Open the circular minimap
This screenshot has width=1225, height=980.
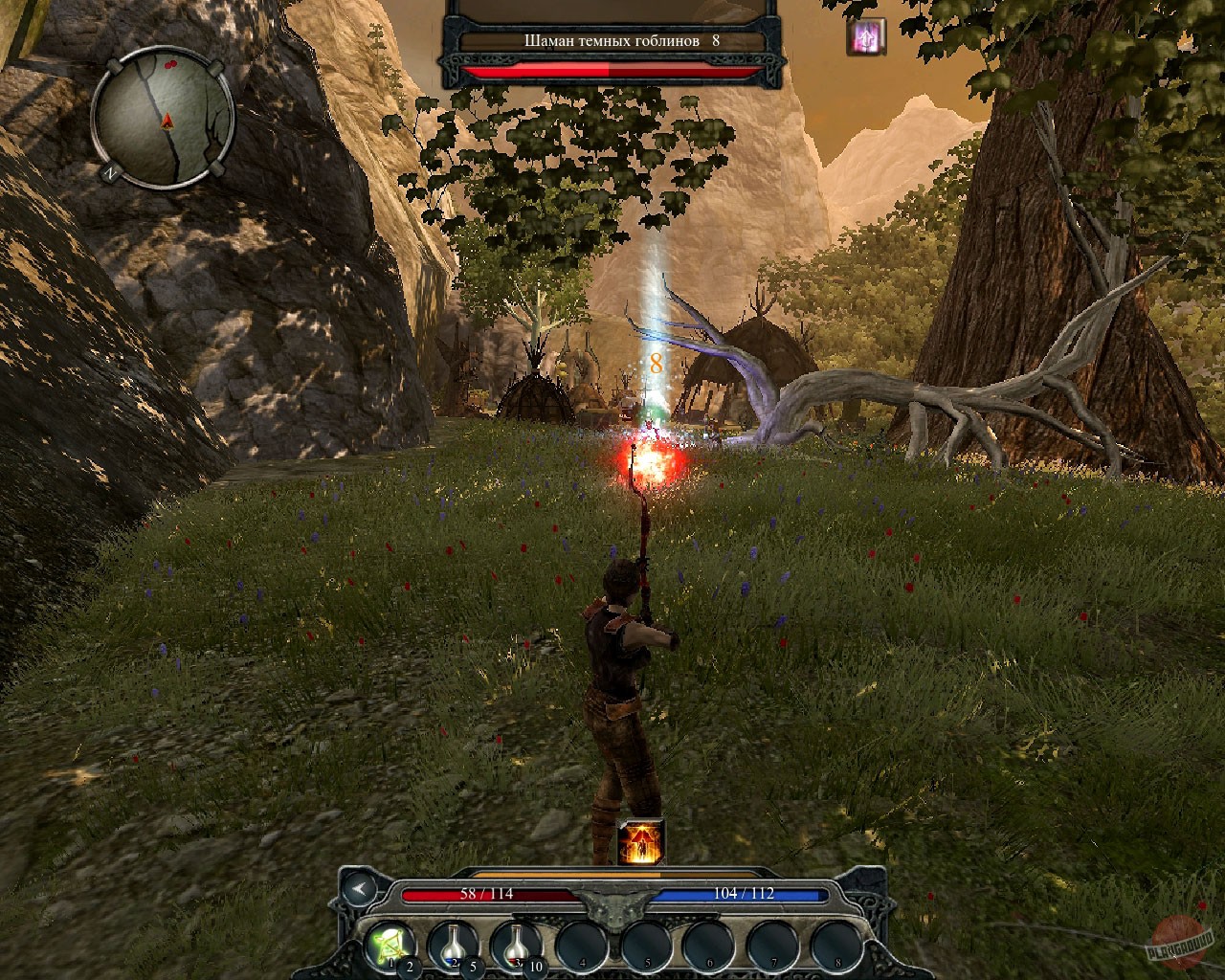click(164, 119)
